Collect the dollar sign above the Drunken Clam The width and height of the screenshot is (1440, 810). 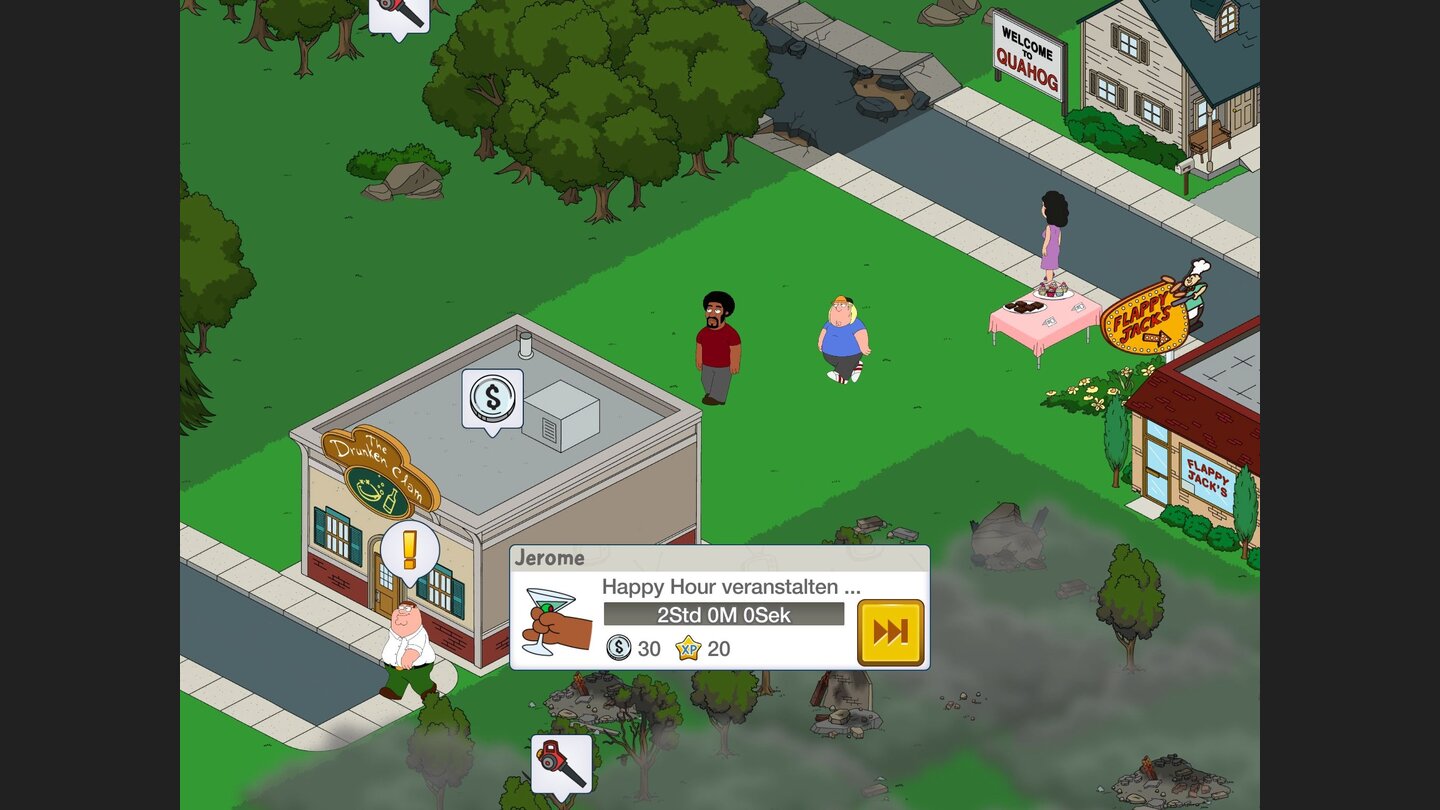pos(491,396)
